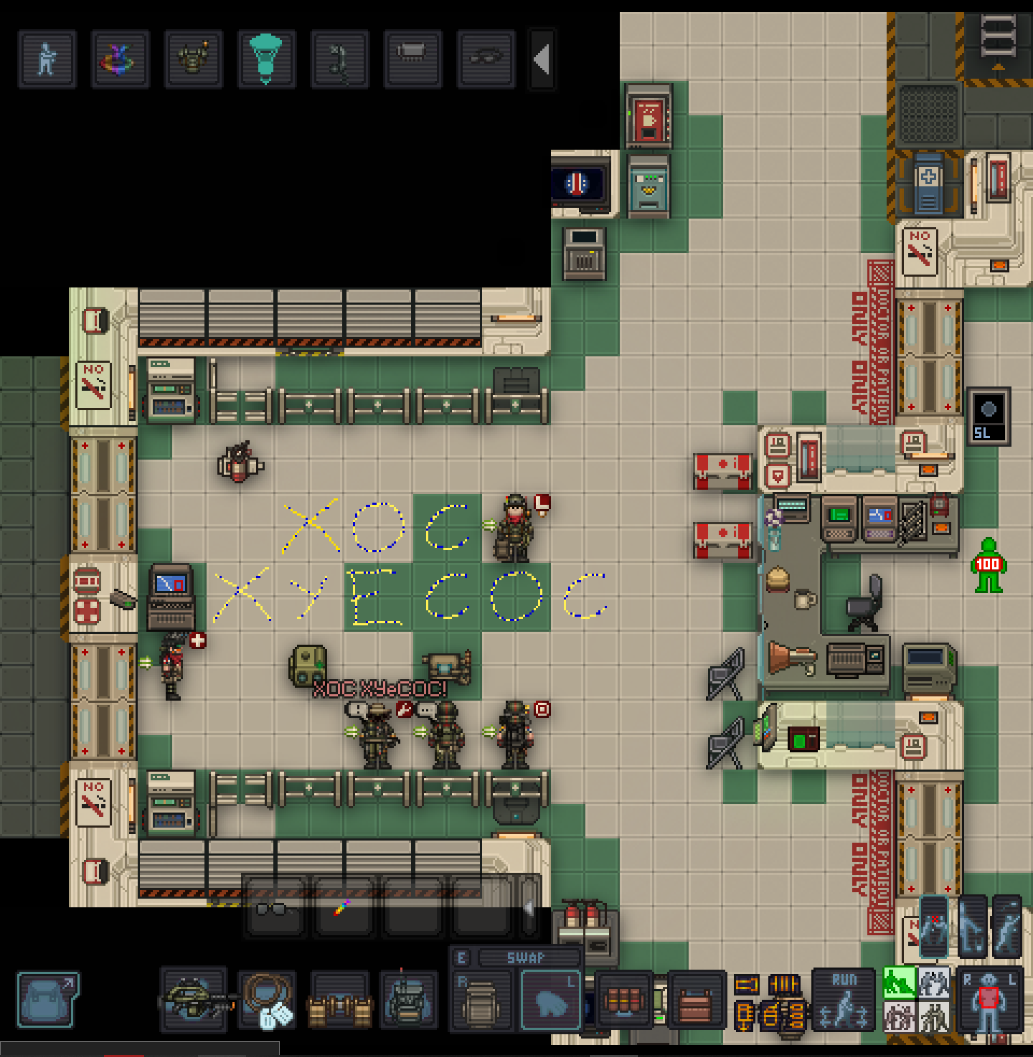This screenshot has height=1057, width=1033.
Task: Choose the green help intent
Action: click(899, 983)
